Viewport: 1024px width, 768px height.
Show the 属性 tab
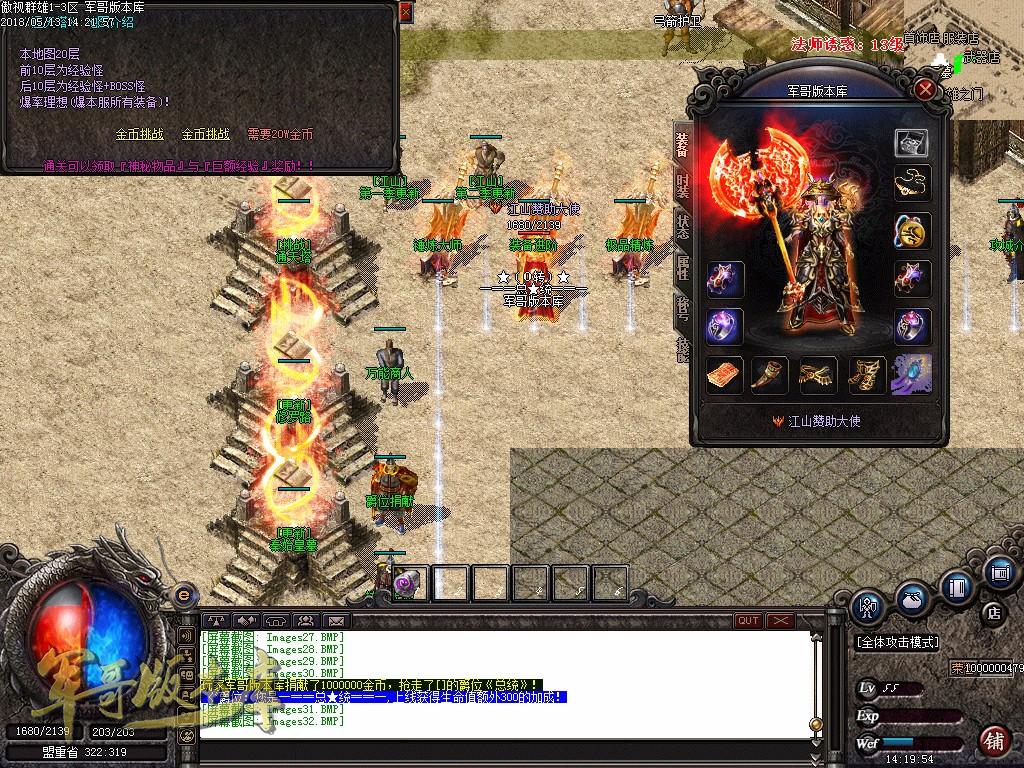point(683,268)
